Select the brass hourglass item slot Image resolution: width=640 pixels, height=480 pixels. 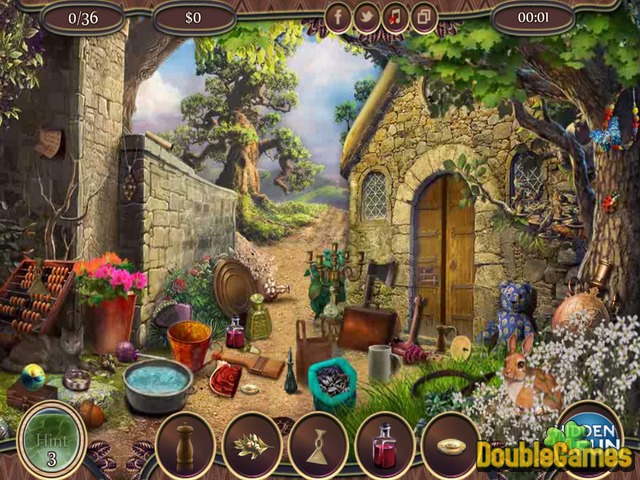pos(318,445)
